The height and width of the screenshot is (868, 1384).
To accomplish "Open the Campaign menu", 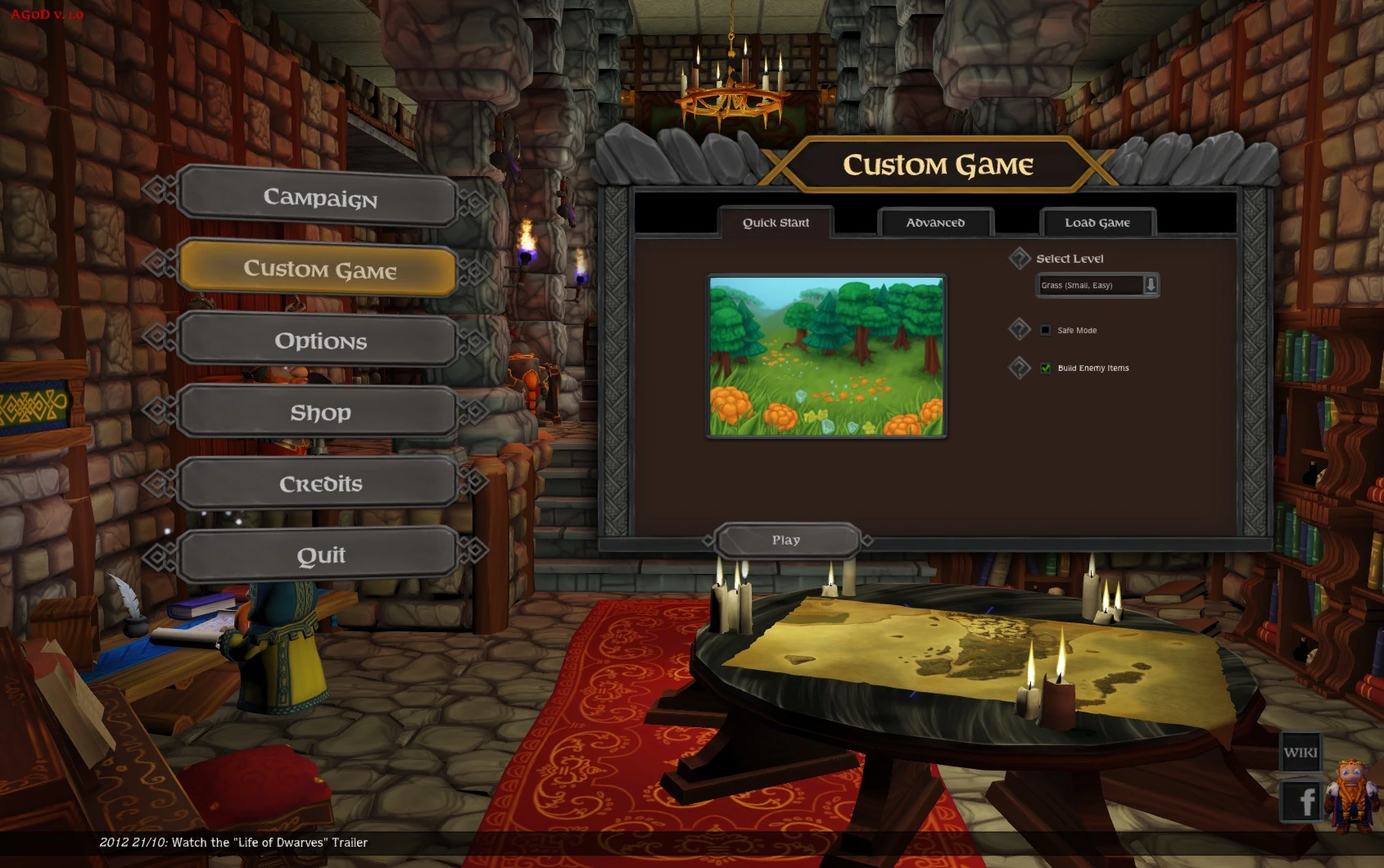I will [x=319, y=199].
